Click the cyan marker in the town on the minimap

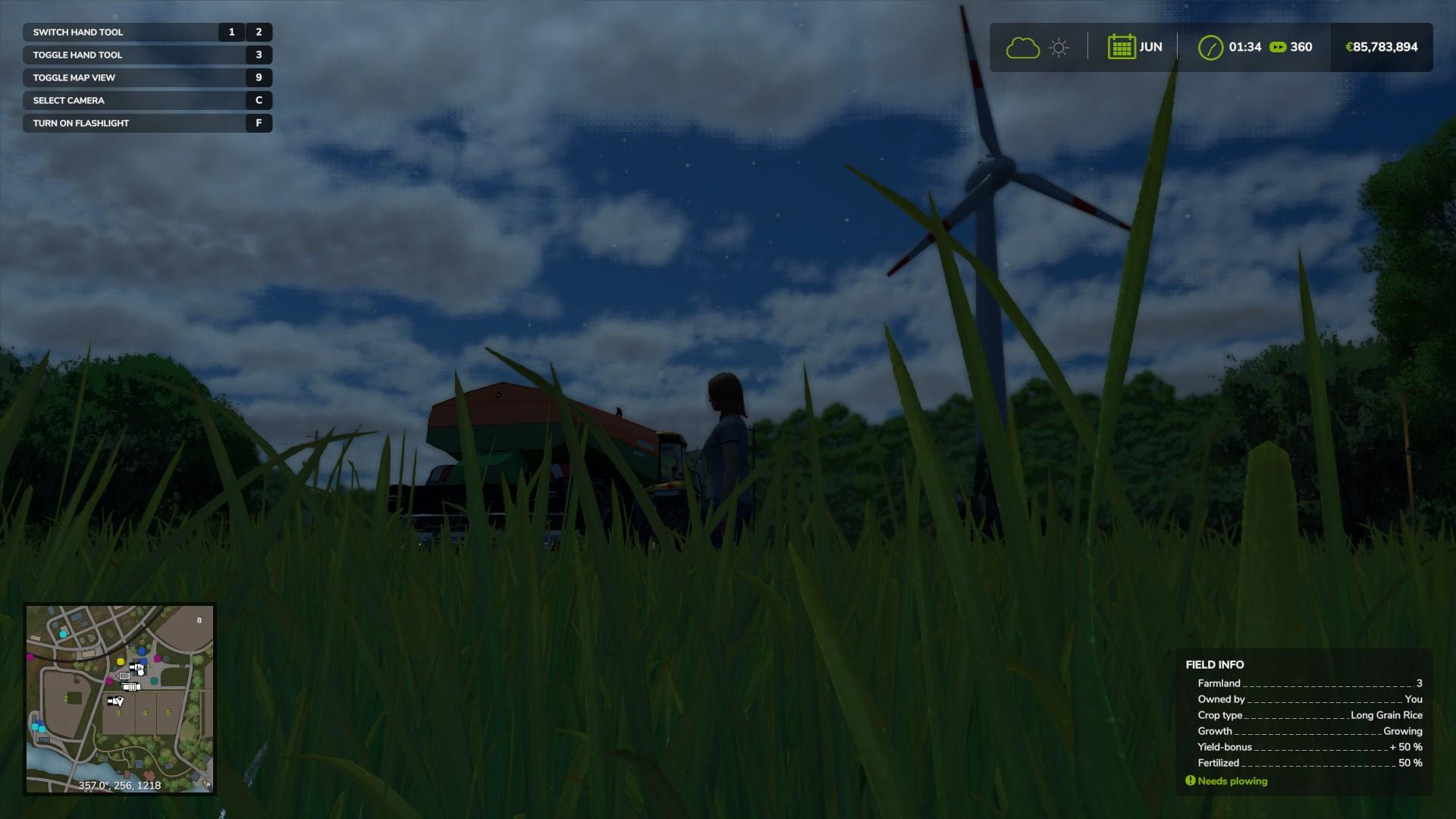click(62, 634)
